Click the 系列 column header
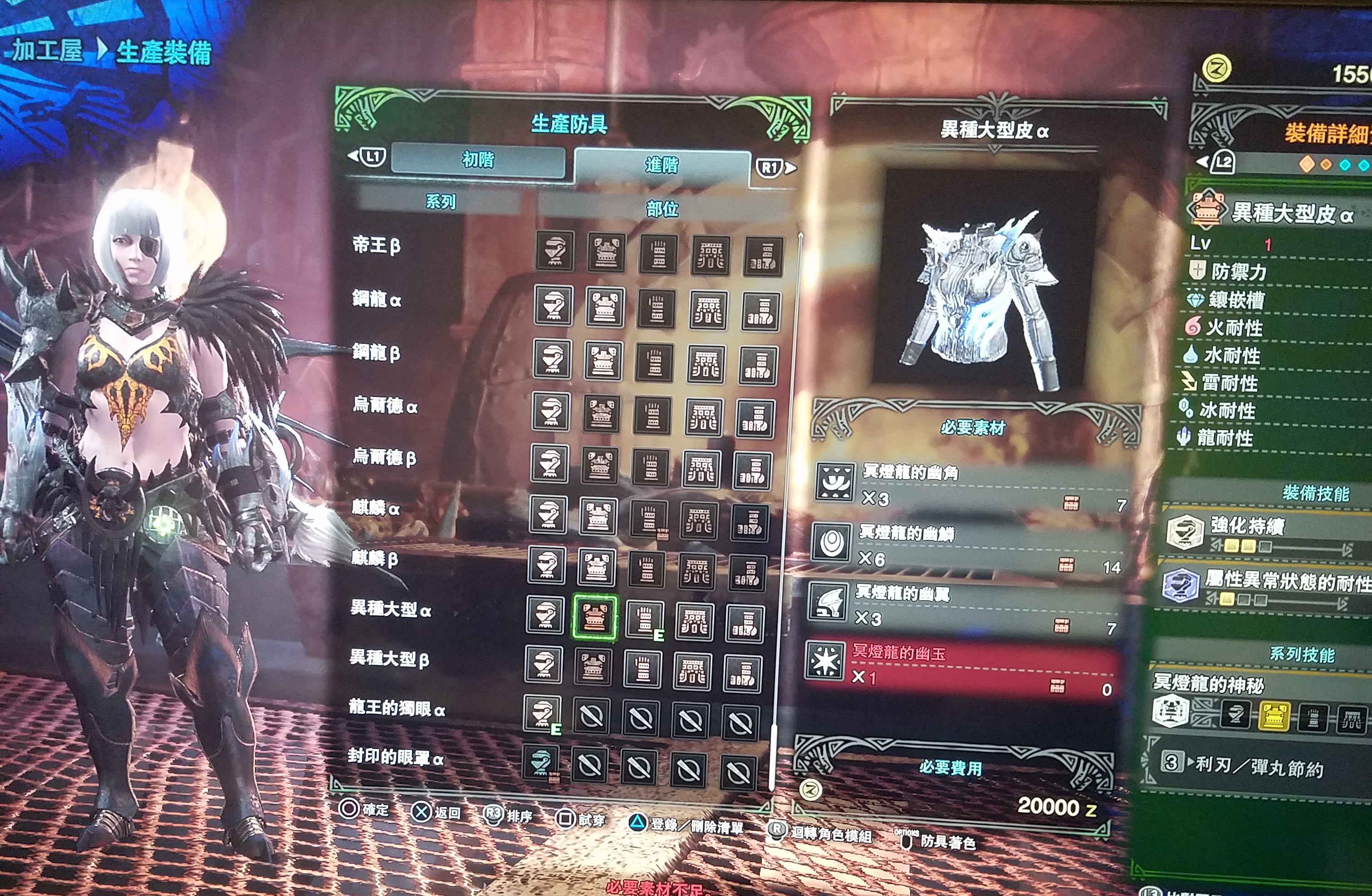 [x=440, y=201]
